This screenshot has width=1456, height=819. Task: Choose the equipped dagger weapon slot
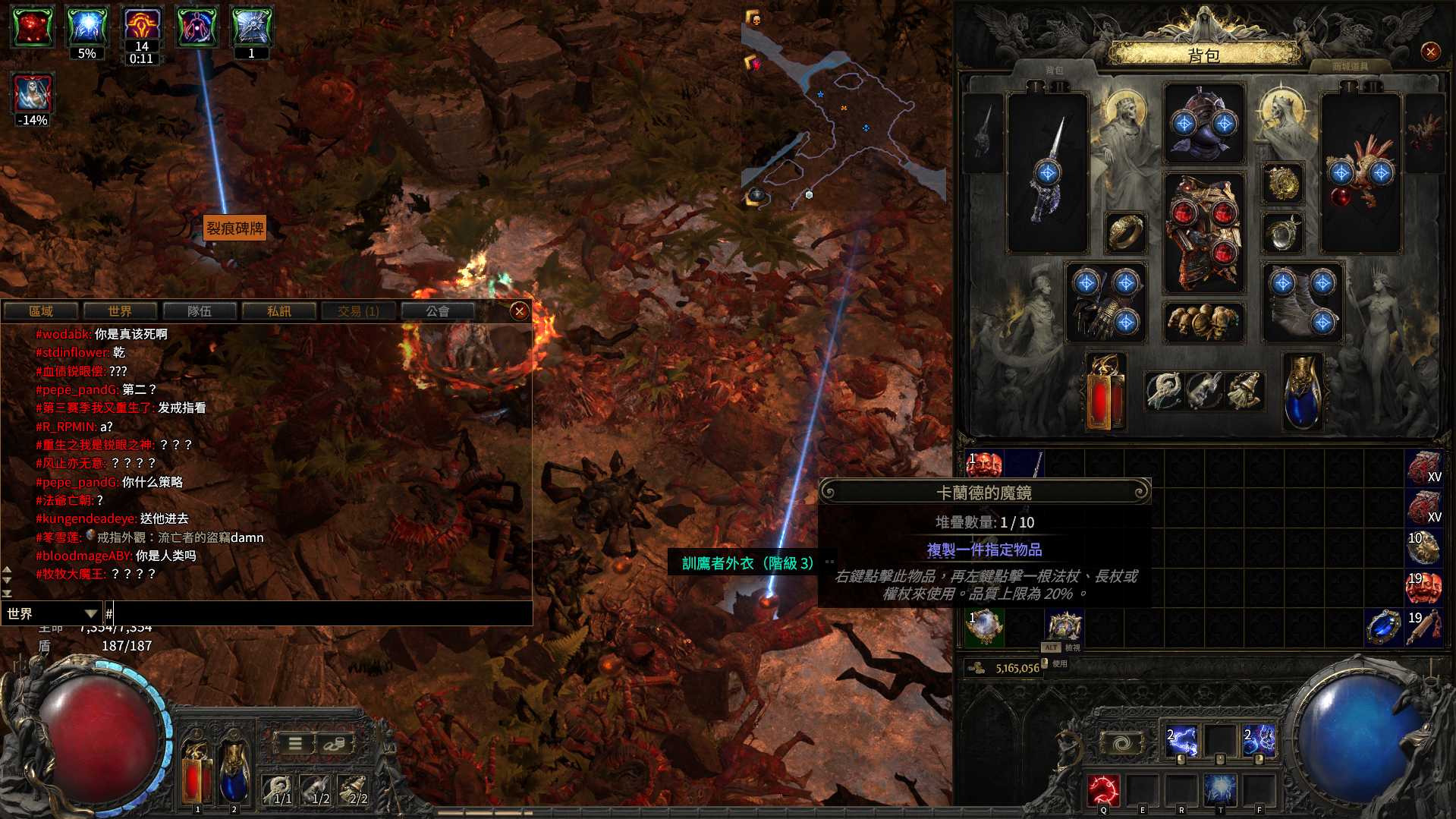pyautogui.click(x=1047, y=173)
